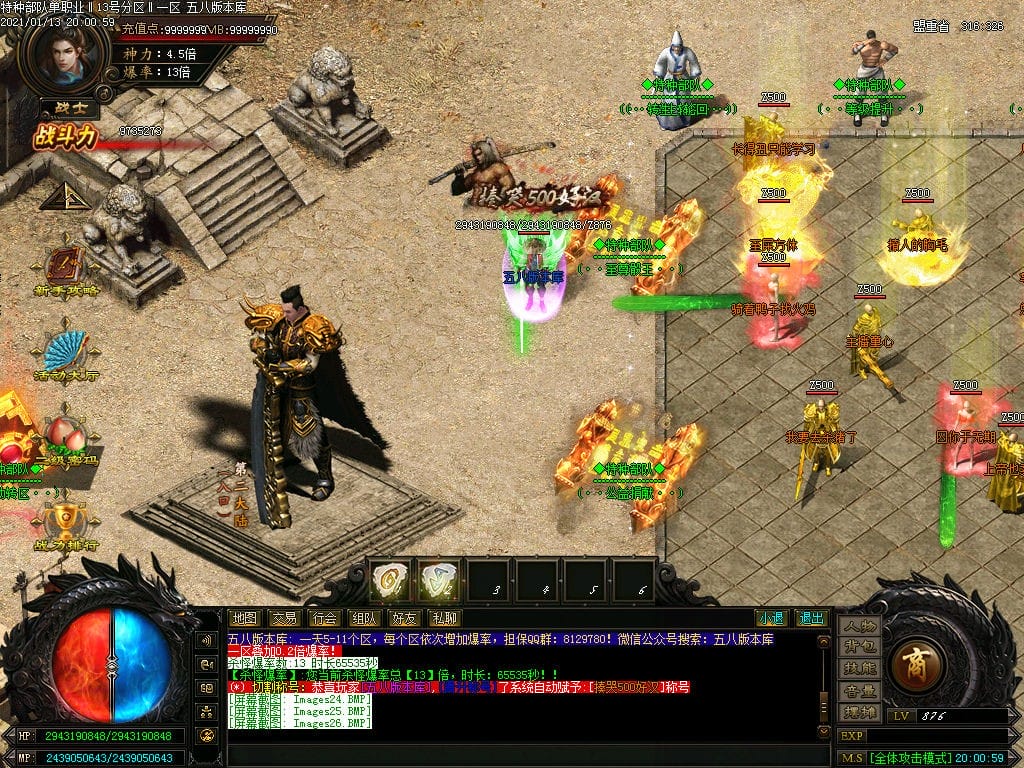Image resolution: width=1024 pixels, height=768 pixels.
Task: Open the 交易 trade panel
Action: click(x=284, y=618)
